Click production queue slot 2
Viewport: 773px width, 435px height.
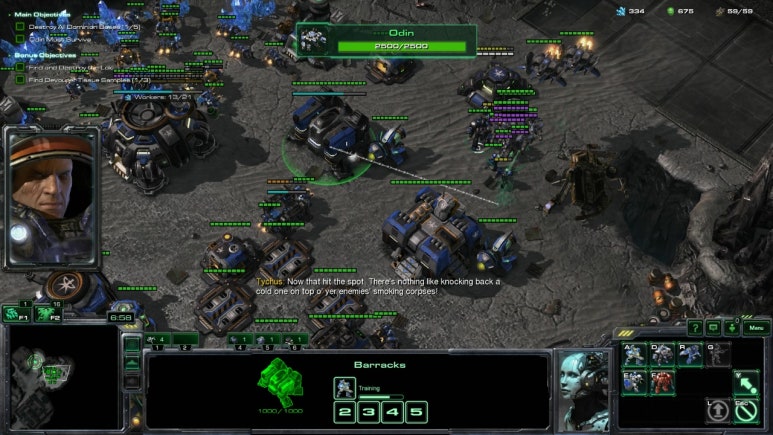point(344,412)
